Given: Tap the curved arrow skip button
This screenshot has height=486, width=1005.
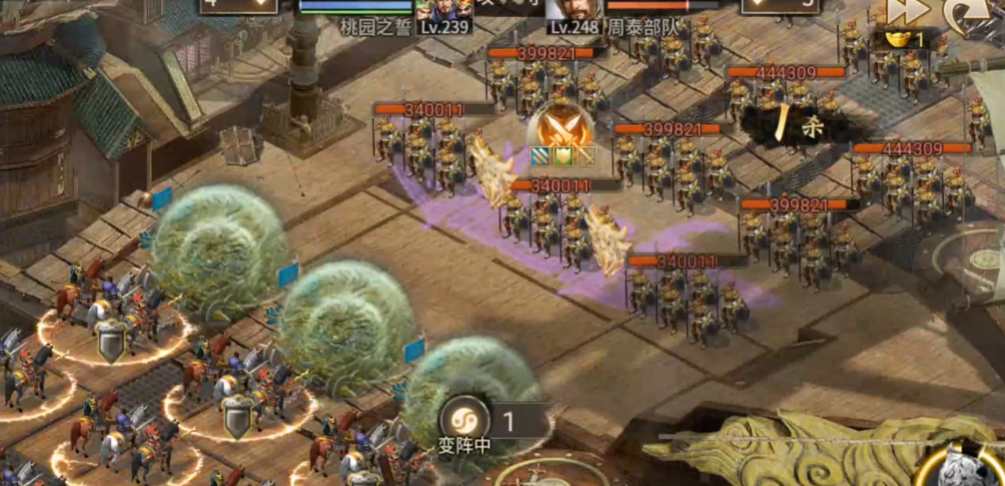Looking at the screenshot, I should tap(964, 12).
